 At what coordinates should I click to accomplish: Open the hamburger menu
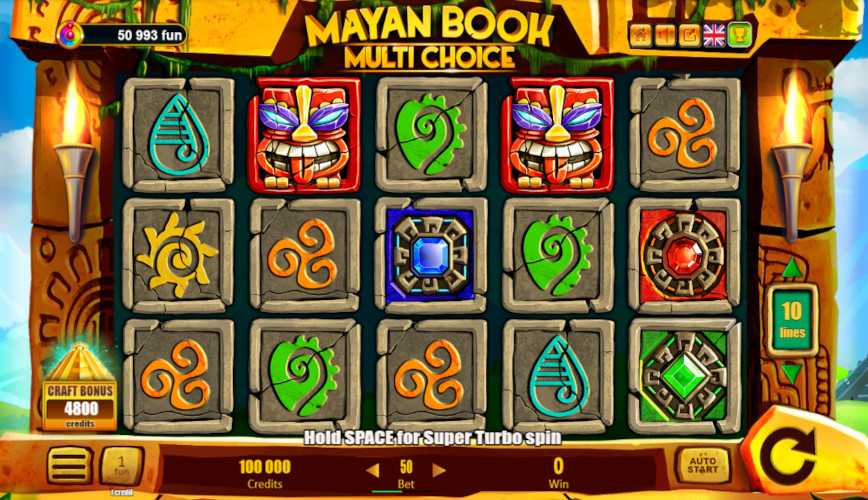pyautogui.click(x=69, y=465)
